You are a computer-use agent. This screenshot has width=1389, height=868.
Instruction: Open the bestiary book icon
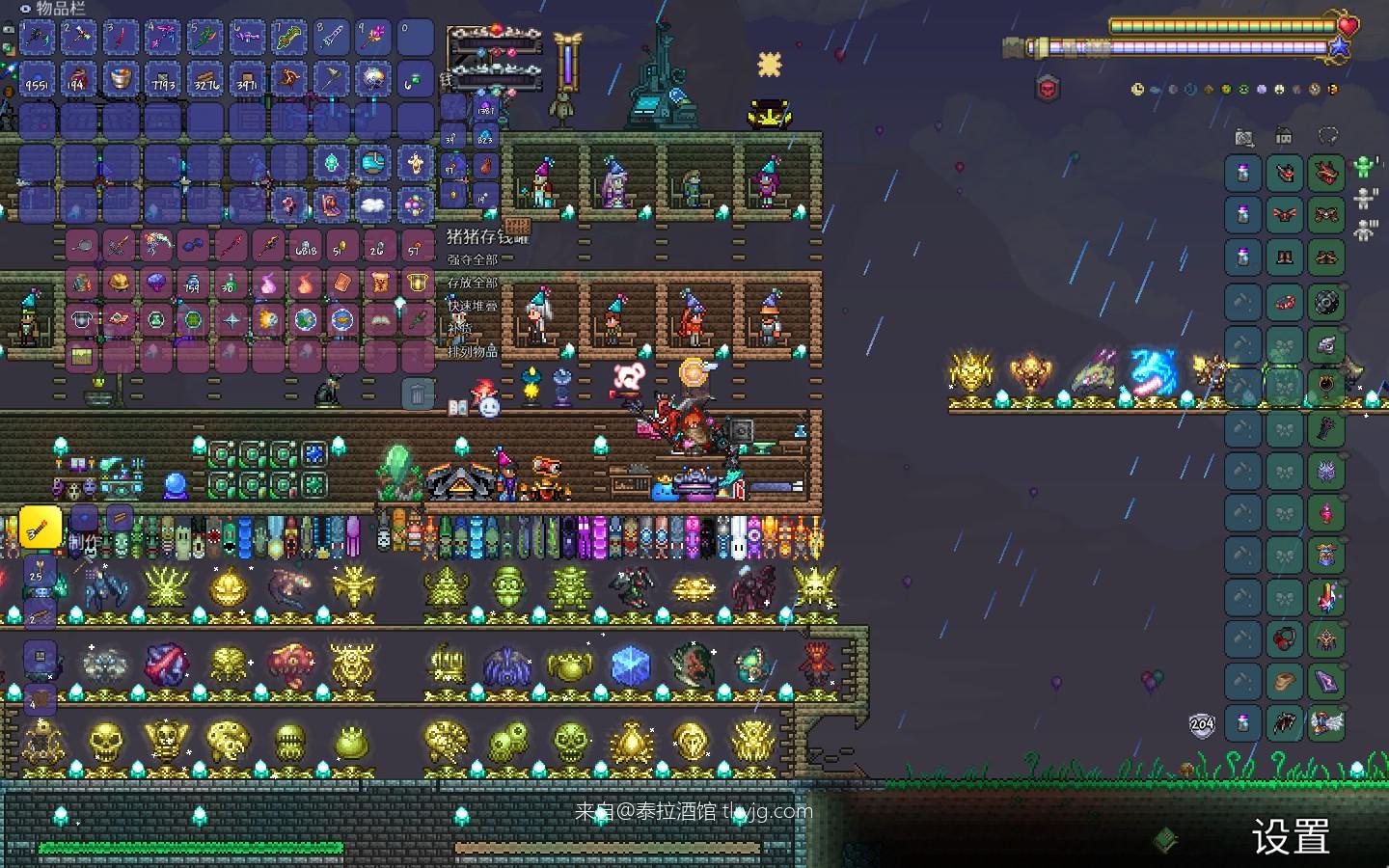458,407
